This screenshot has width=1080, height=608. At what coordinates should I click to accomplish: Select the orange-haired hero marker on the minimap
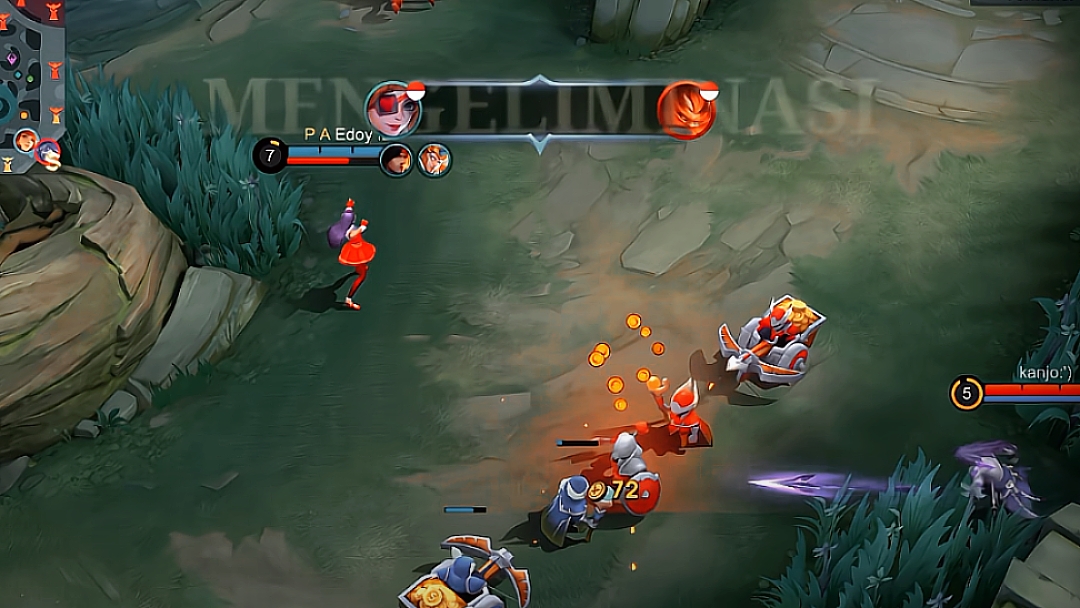[x=25, y=141]
